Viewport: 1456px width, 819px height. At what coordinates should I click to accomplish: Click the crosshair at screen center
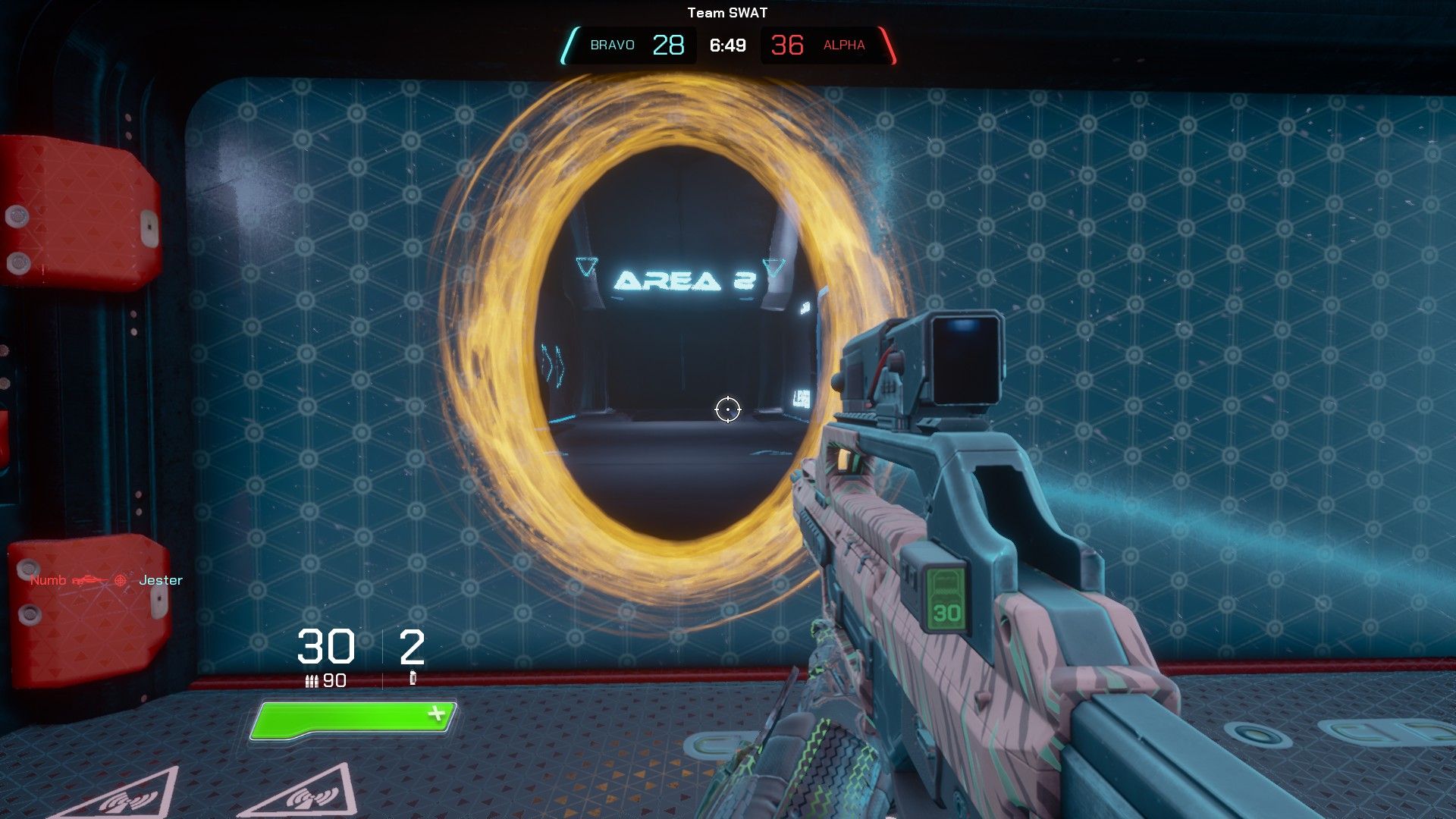[727, 409]
